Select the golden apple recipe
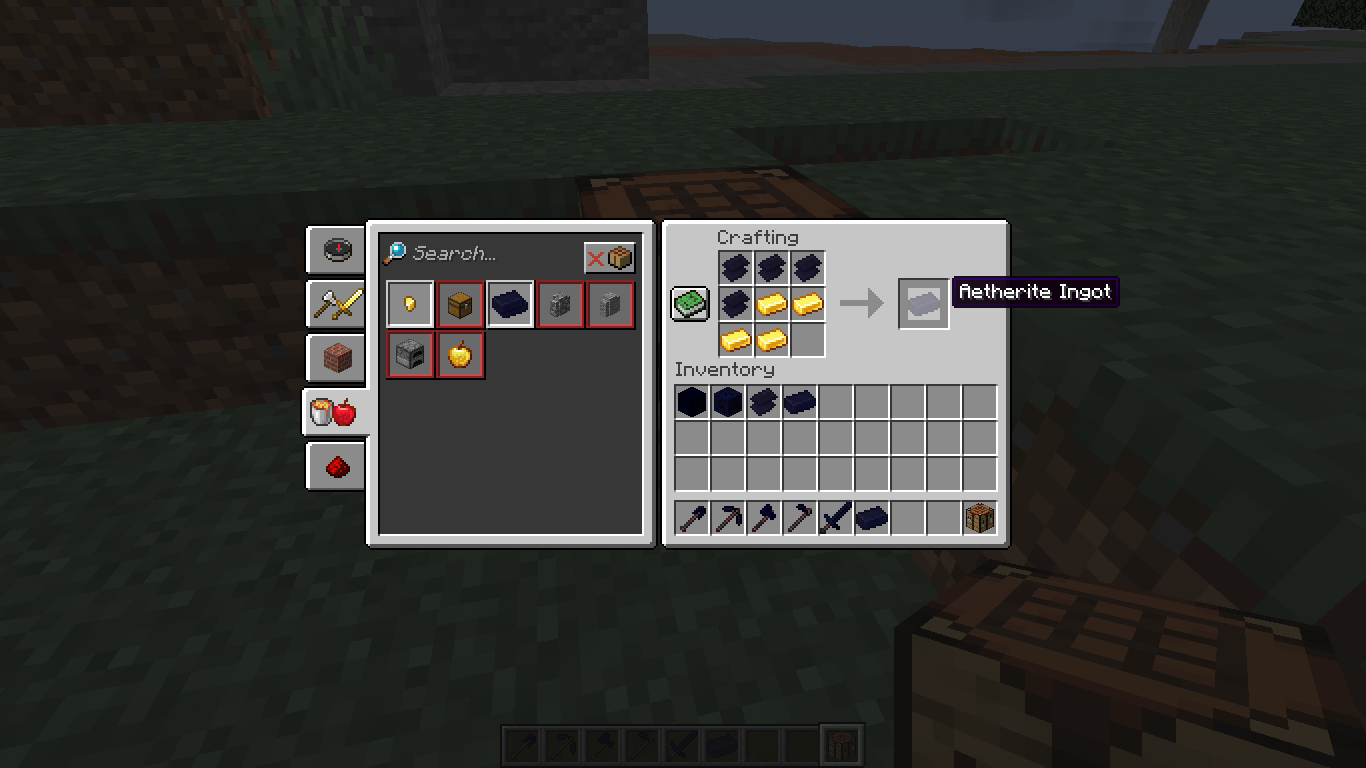 [x=460, y=355]
